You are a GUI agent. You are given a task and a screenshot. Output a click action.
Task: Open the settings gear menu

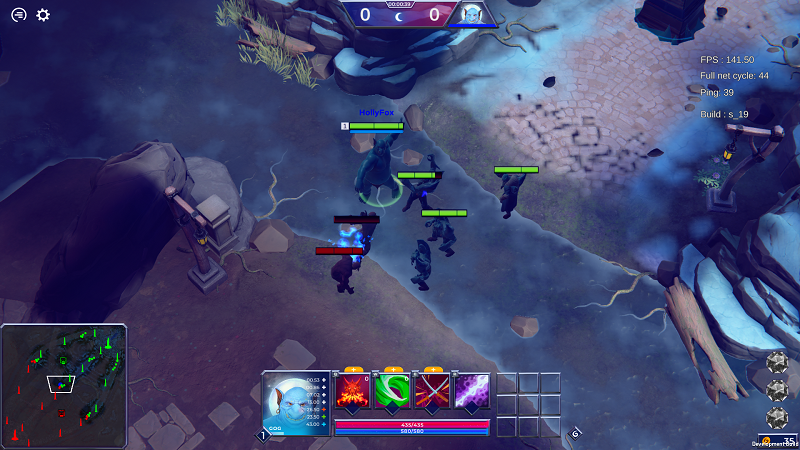tap(43, 15)
